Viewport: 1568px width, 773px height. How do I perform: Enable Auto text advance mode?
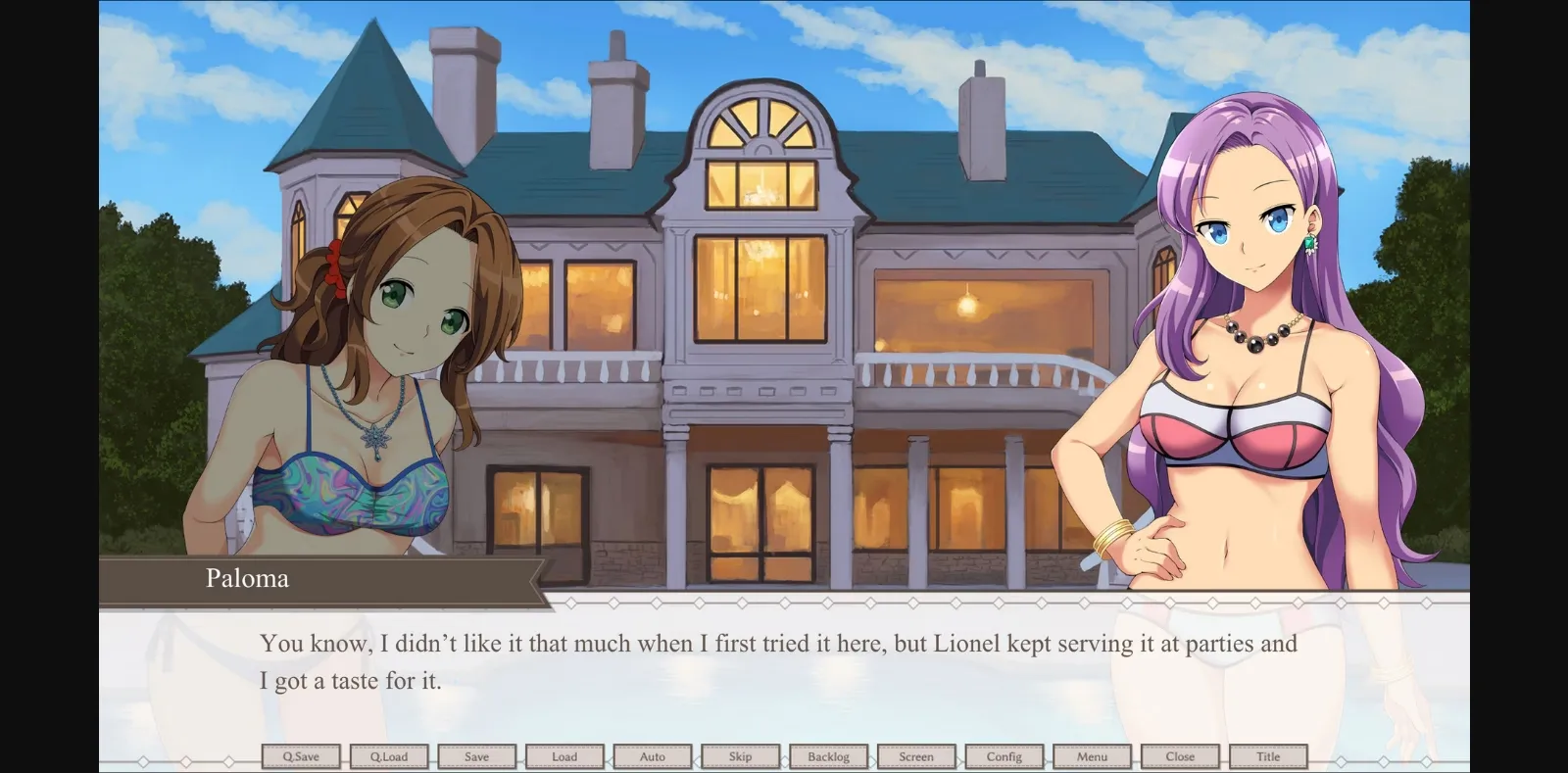click(653, 755)
